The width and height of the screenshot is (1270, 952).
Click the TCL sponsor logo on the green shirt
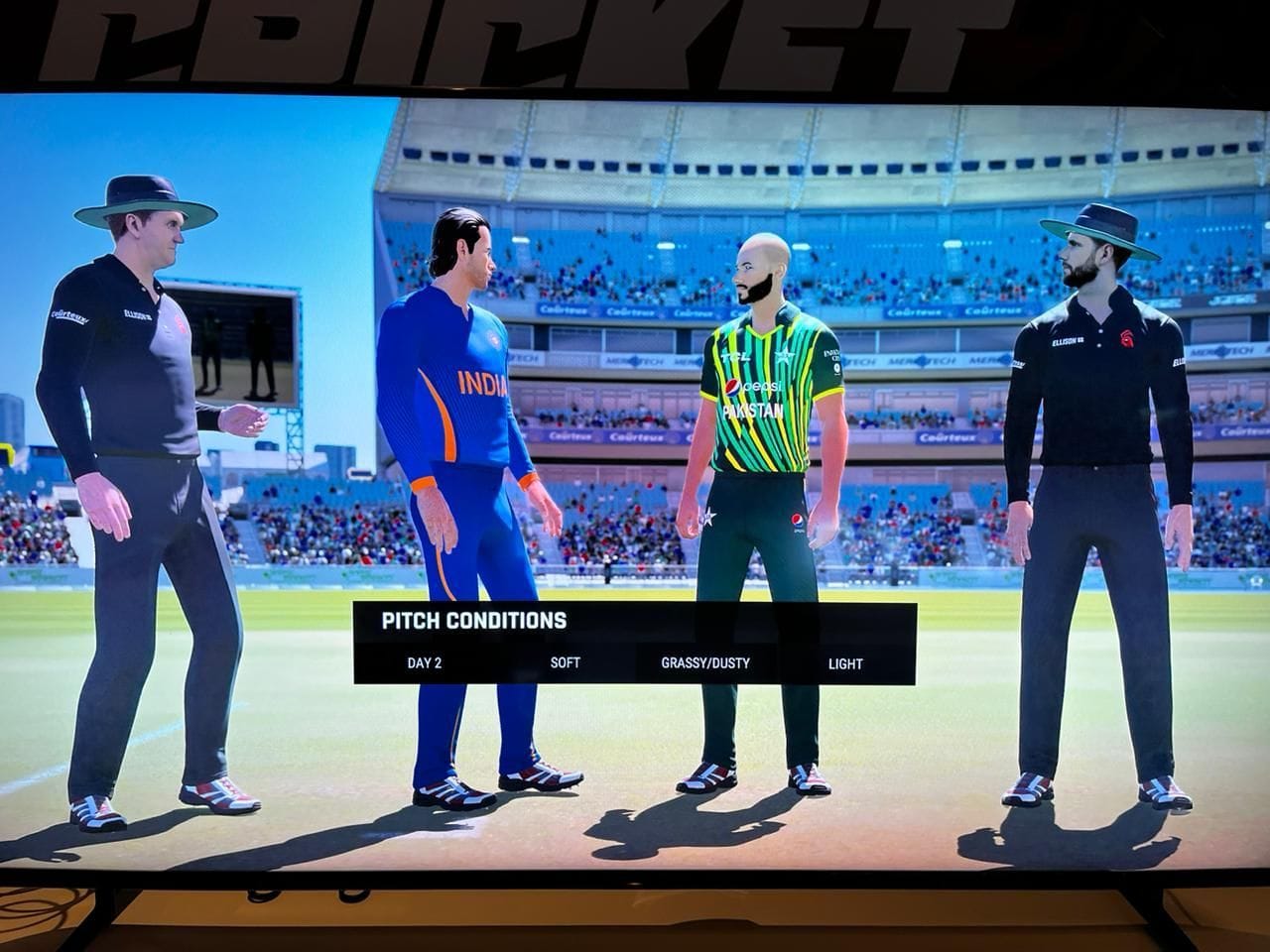pyautogui.click(x=736, y=357)
